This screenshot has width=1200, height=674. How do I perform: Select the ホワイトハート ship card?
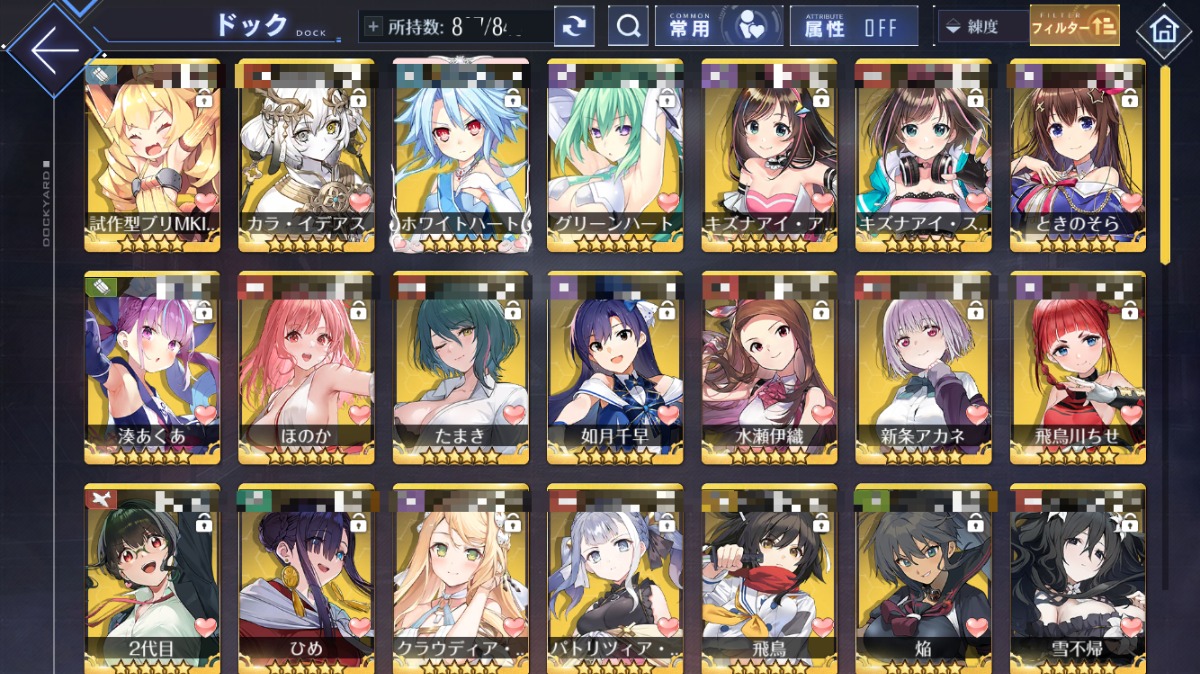pos(460,155)
